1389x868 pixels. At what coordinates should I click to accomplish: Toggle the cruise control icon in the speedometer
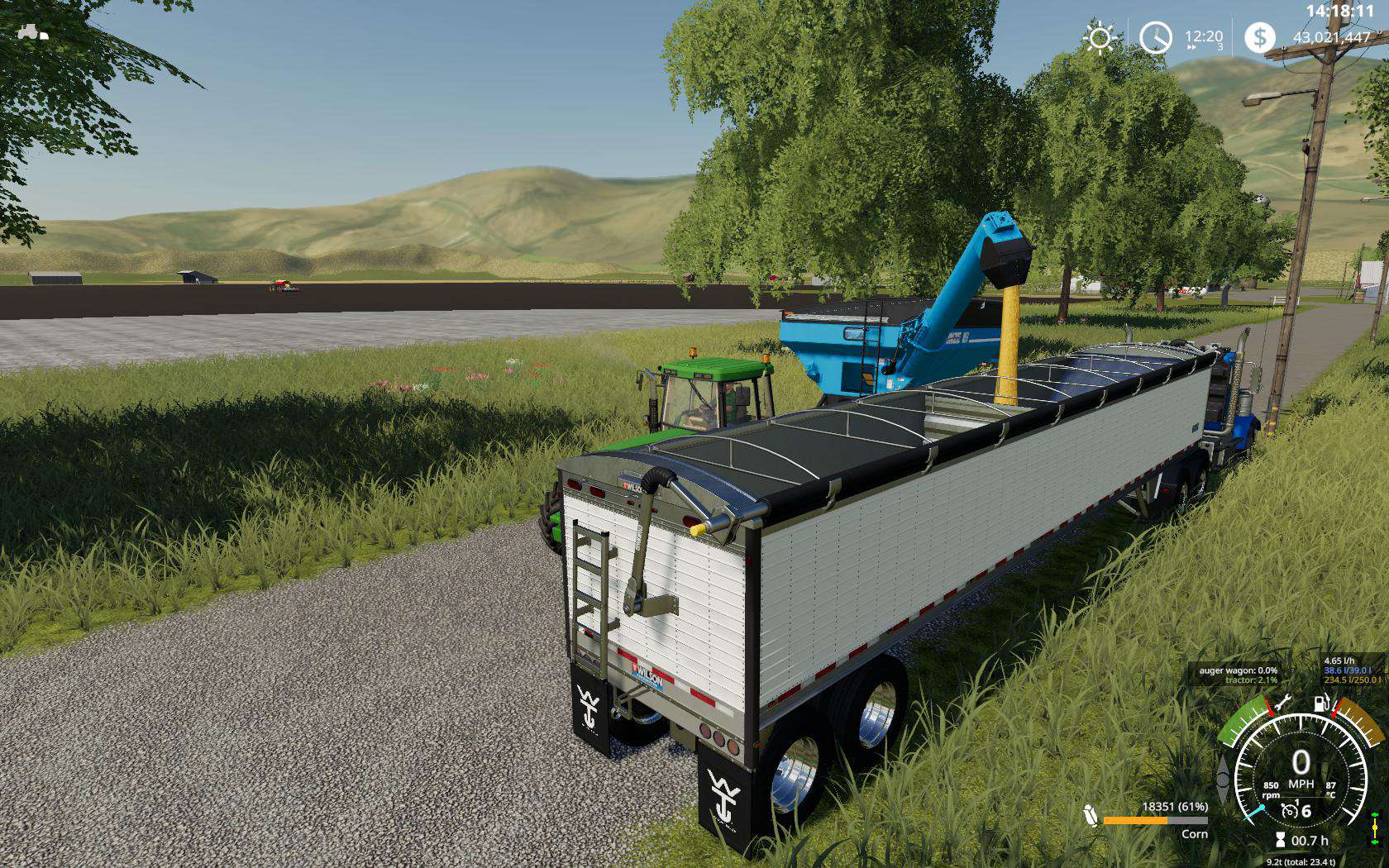tap(1288, 812)
